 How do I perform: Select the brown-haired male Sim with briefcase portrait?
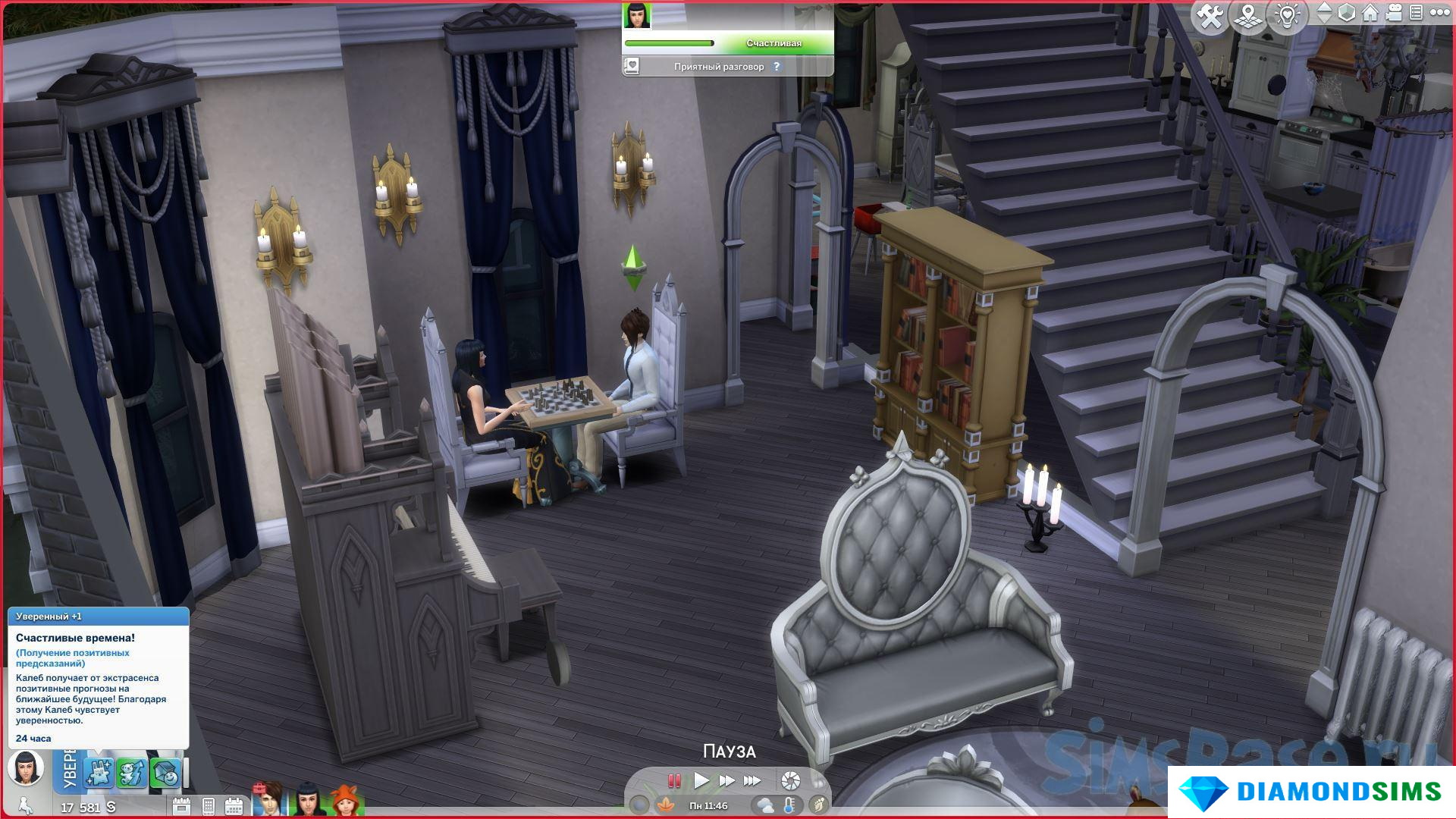269,801
